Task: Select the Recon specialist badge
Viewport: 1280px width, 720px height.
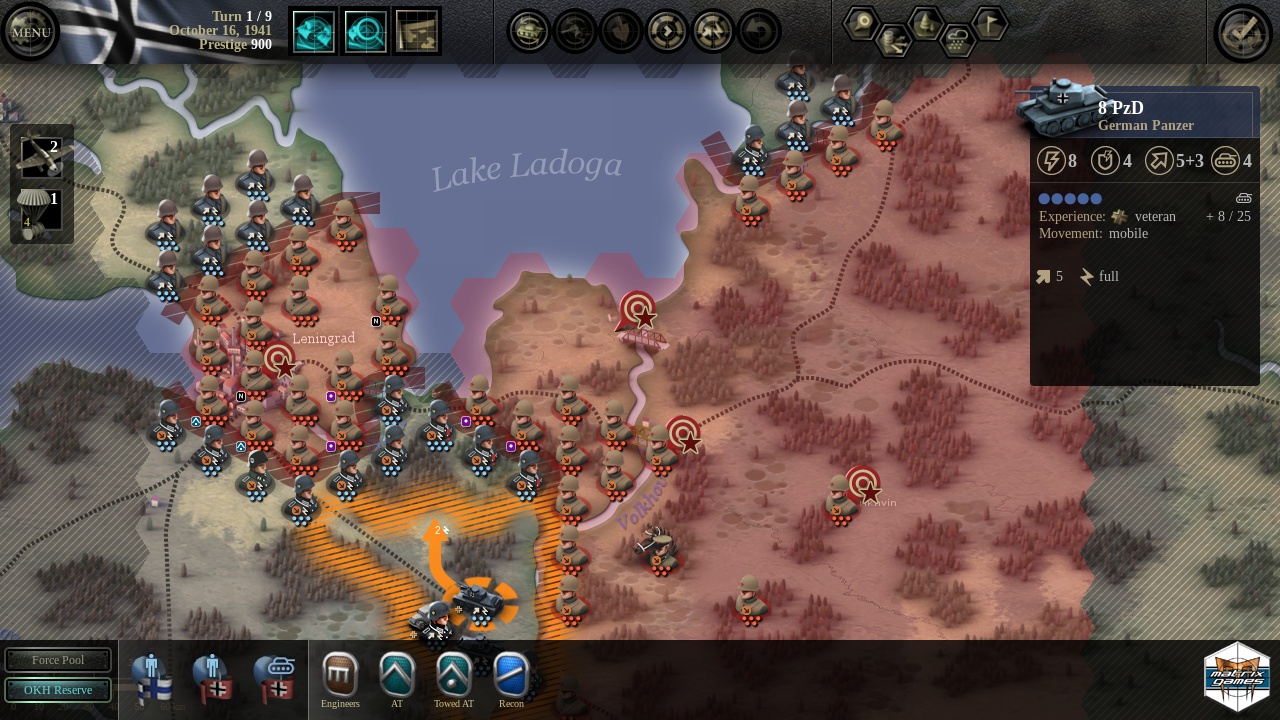Action: click(511, 677)
